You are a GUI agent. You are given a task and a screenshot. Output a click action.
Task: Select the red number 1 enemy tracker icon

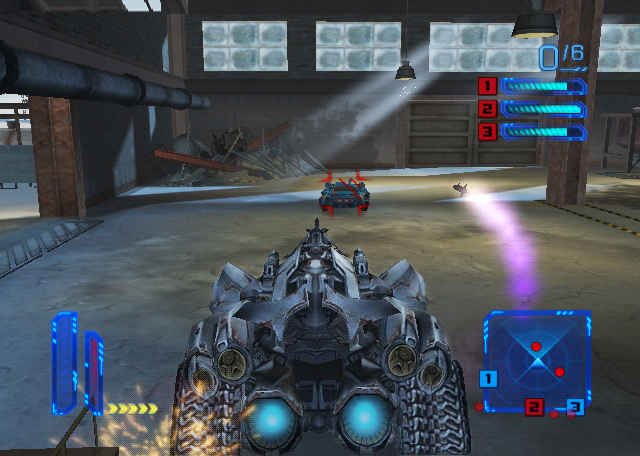click(x=487, y=86)
